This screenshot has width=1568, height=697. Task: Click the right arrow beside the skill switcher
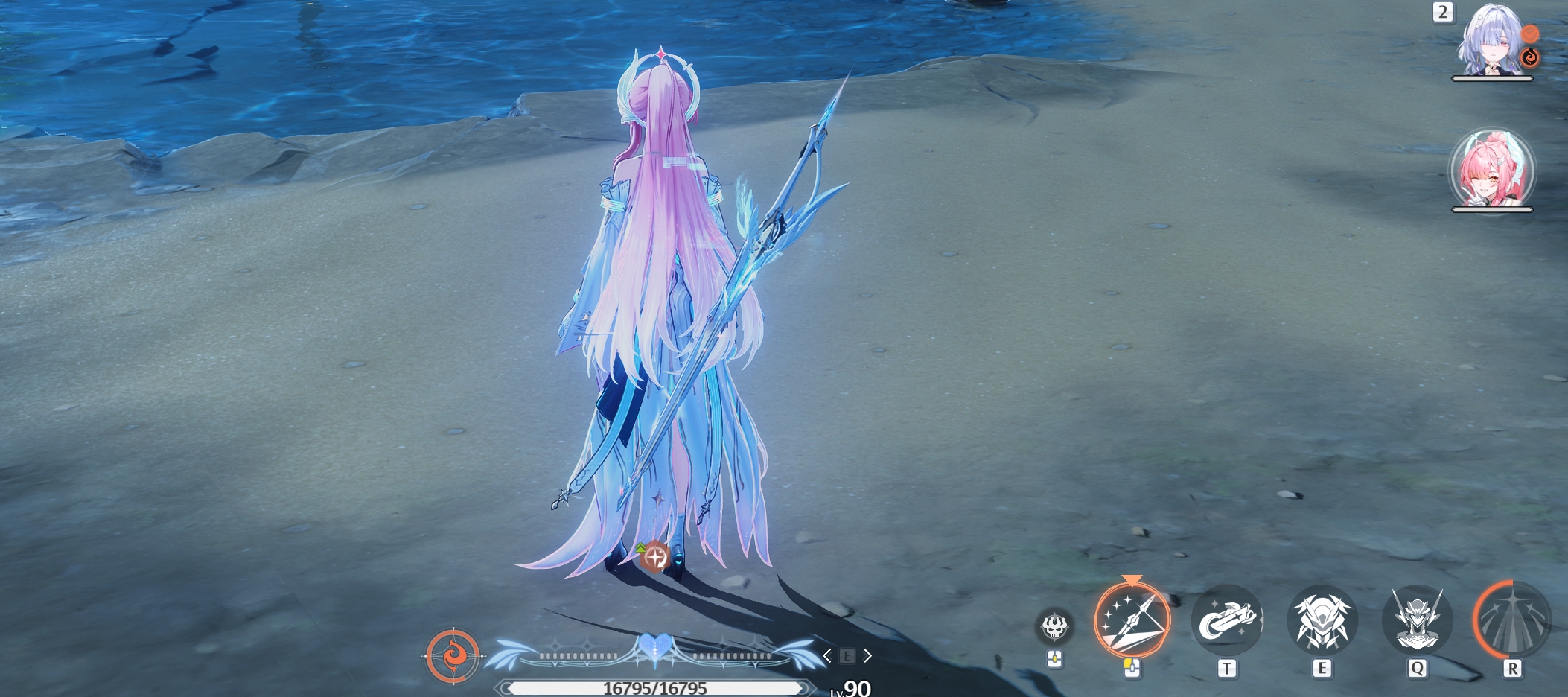867,656
